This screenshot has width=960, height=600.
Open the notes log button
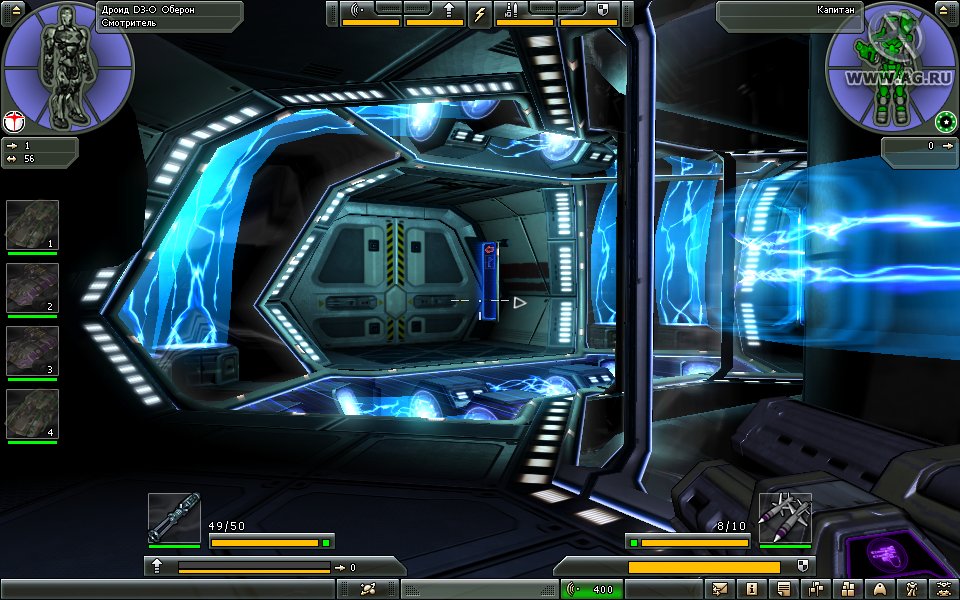point(784,589)
